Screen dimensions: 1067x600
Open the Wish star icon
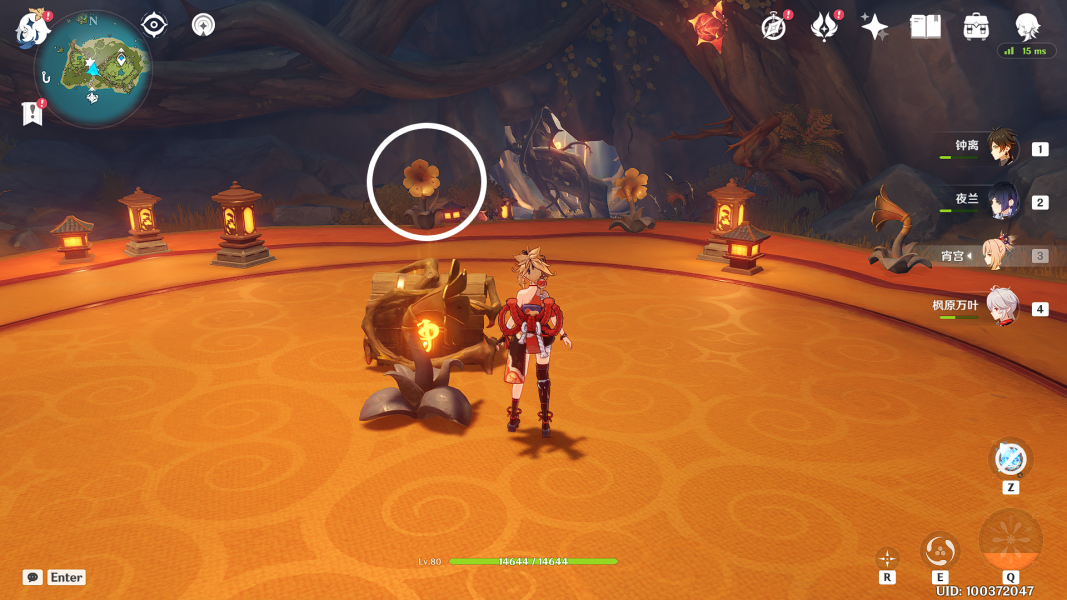coord(875,27)
